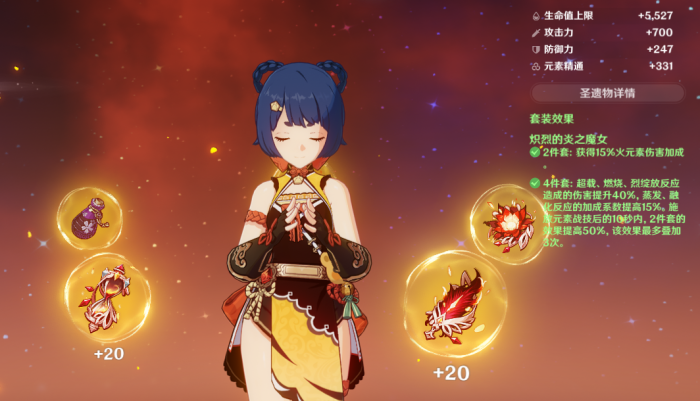Choose the red hourglass sands artifact

pos(107,295)
